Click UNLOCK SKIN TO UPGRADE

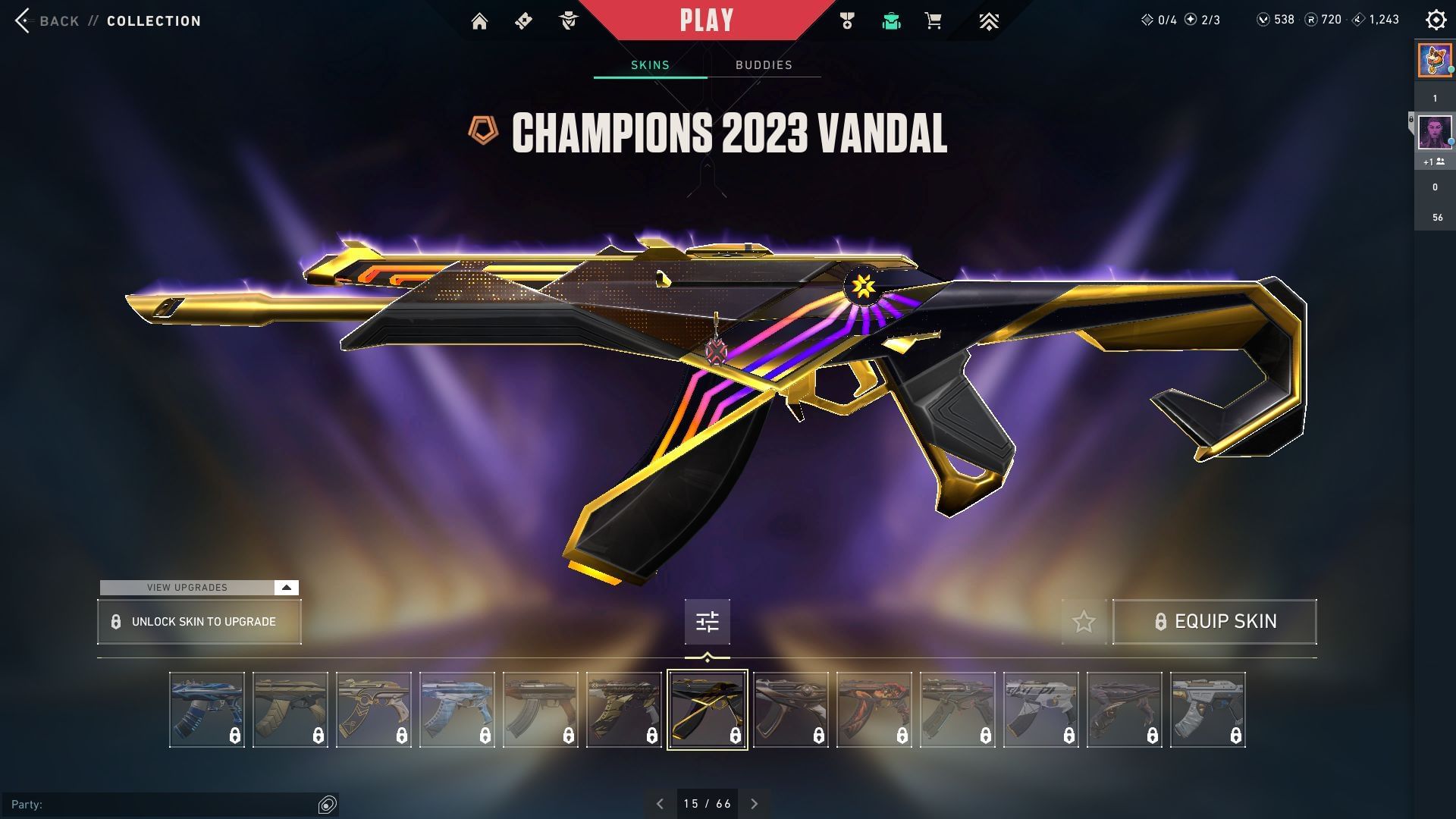[199, 621]
